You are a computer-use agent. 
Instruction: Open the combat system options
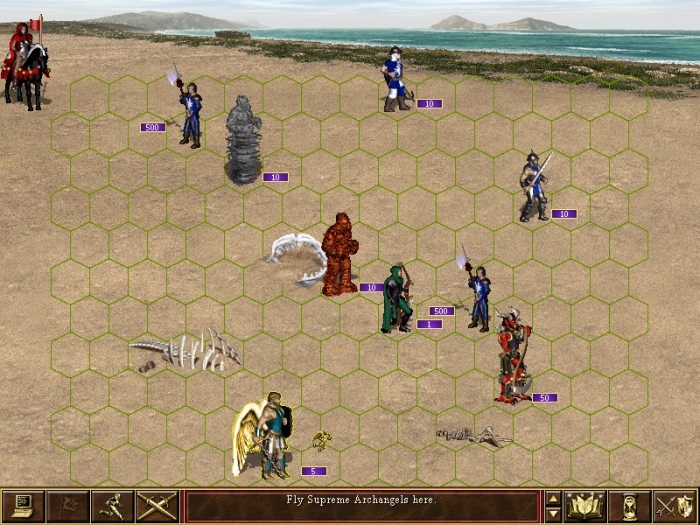coord(20,506)
